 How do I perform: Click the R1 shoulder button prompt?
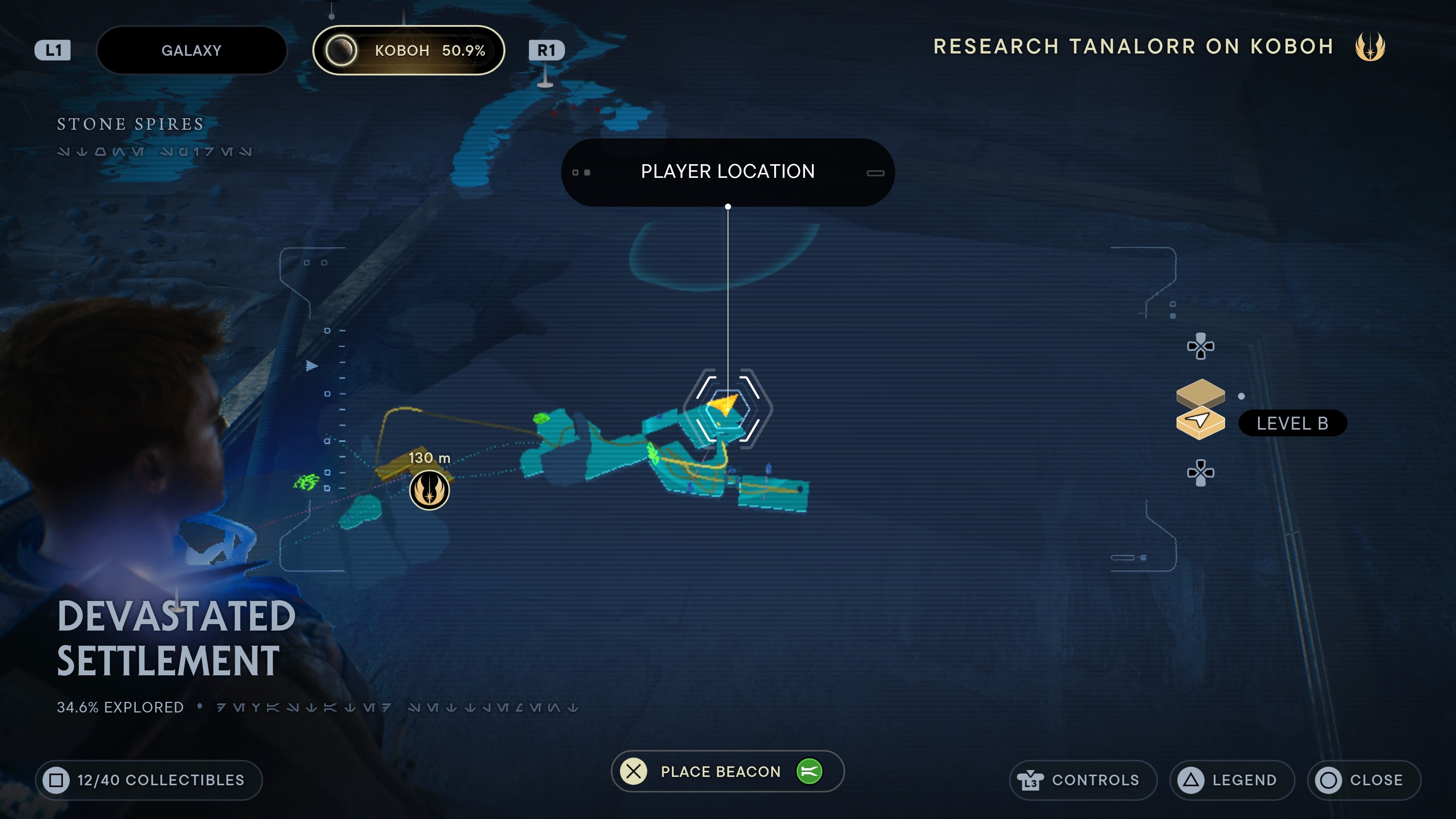click(x=546, y=50)
